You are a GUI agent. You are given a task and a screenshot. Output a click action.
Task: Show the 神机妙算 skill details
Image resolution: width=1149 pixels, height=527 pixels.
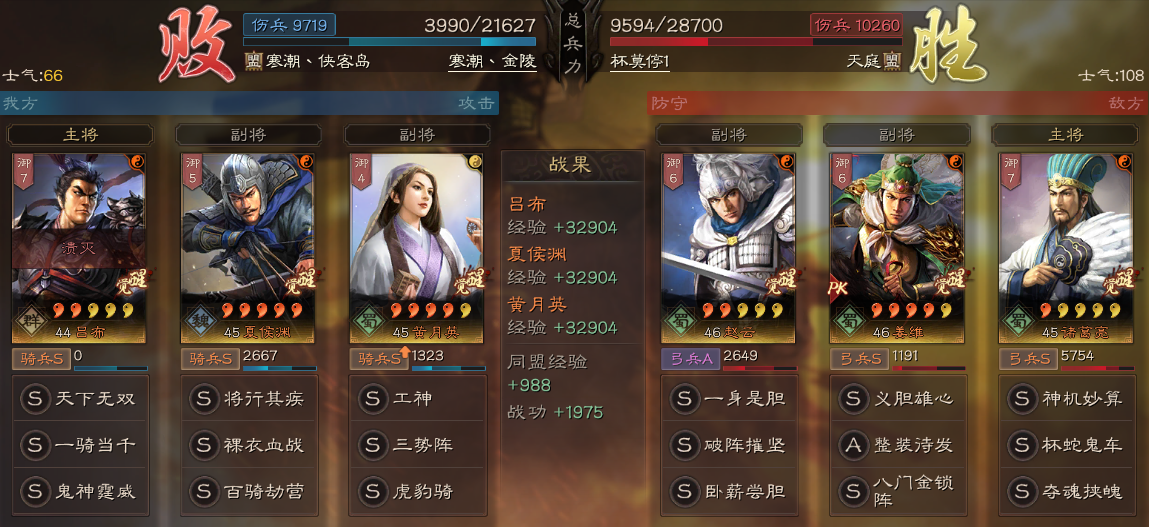click(x=1066, y=399)
